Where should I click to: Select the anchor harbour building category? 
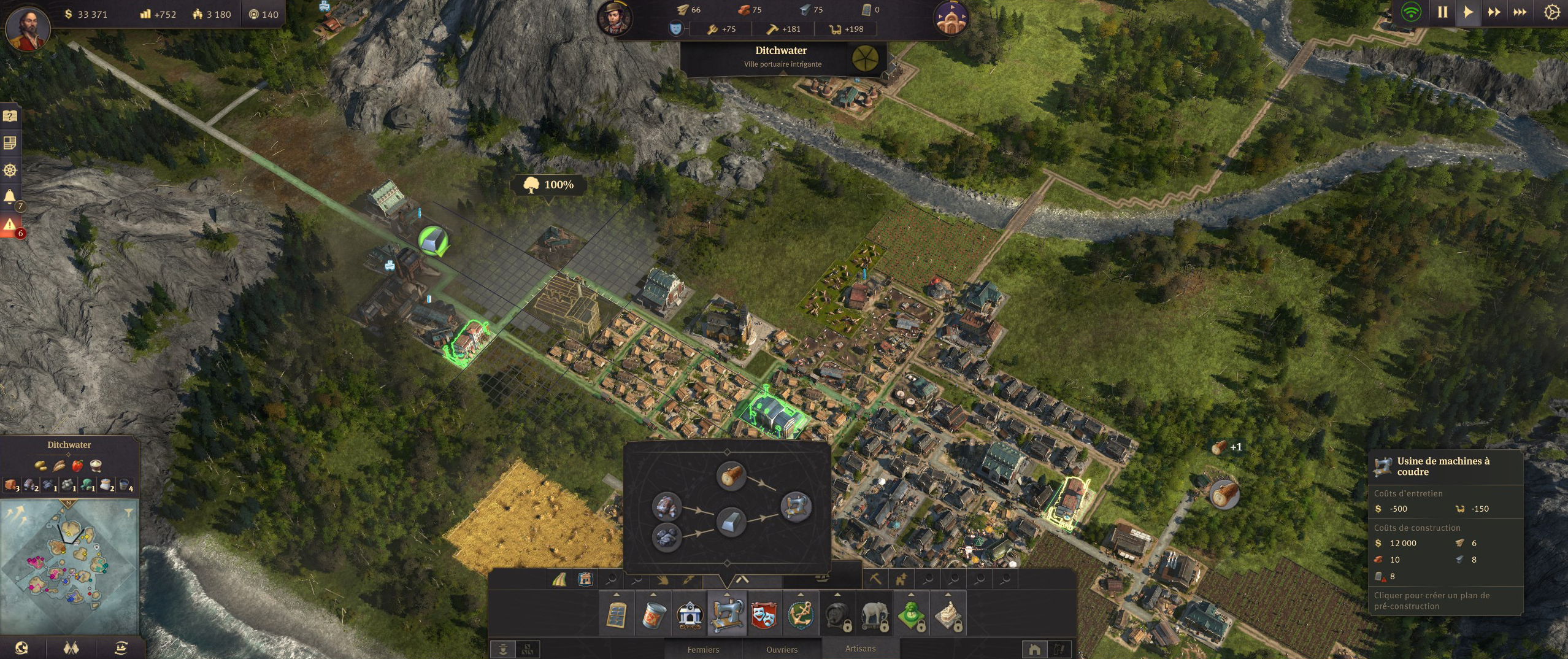[x=801, y=614]
